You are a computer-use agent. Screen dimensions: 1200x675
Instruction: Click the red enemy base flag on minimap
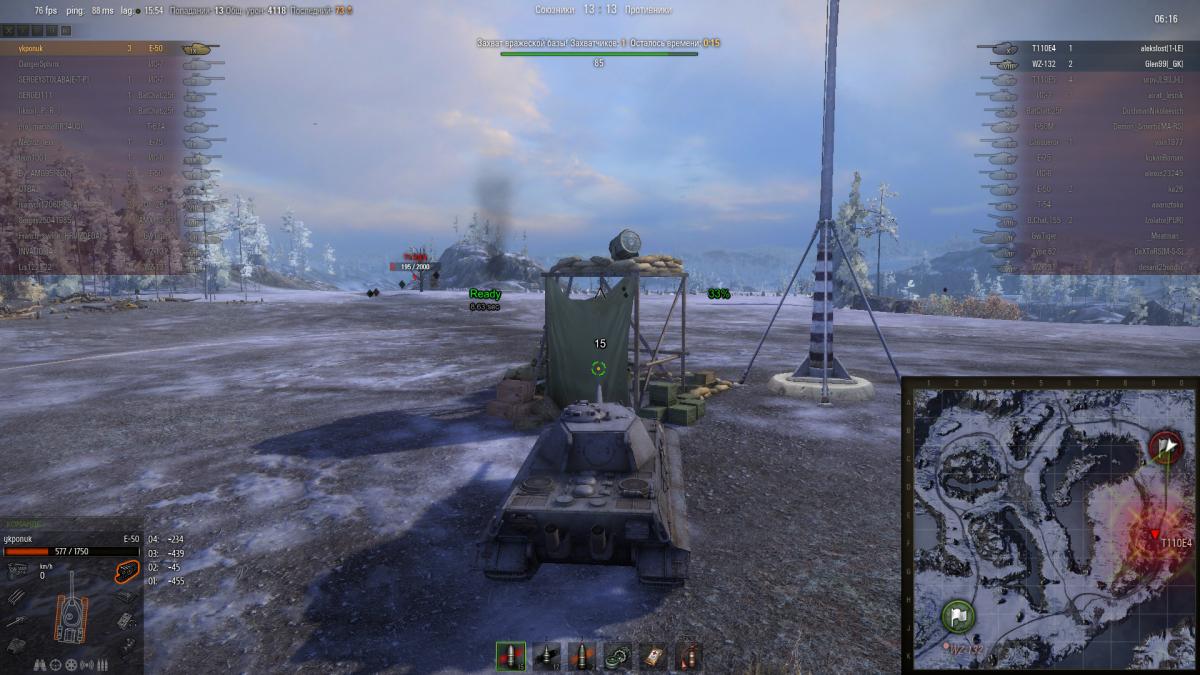(1165, 445)
